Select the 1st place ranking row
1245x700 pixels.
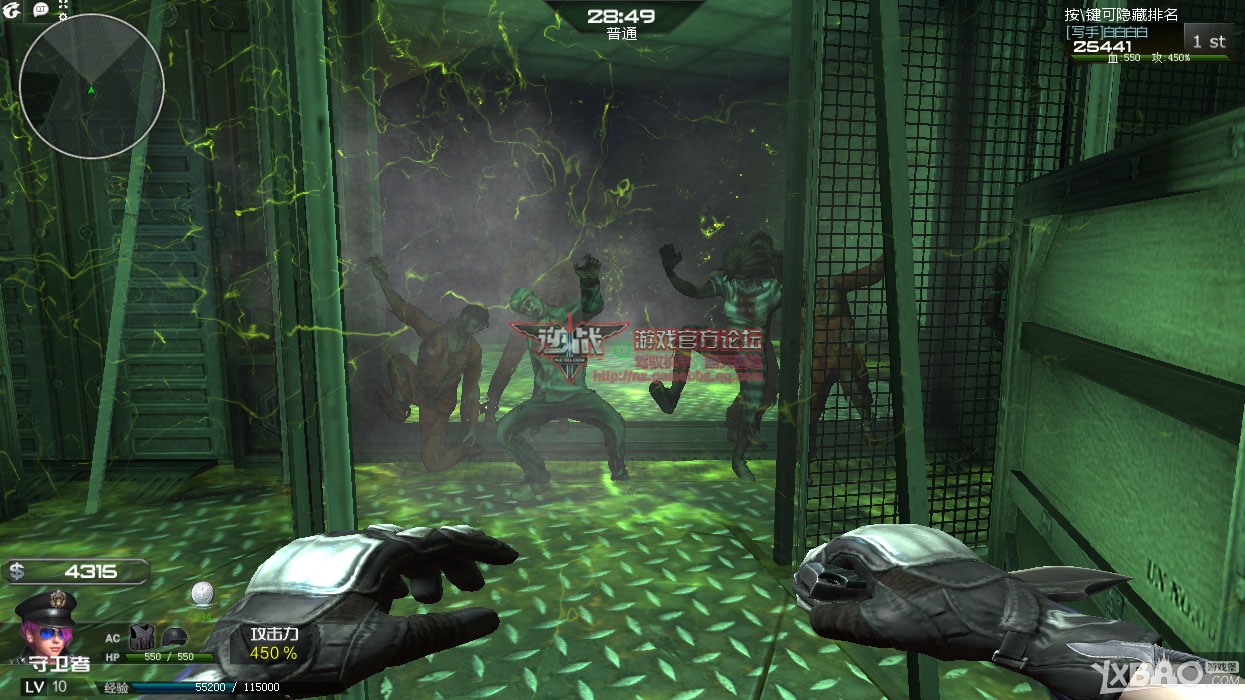(x=1150, y=42)
